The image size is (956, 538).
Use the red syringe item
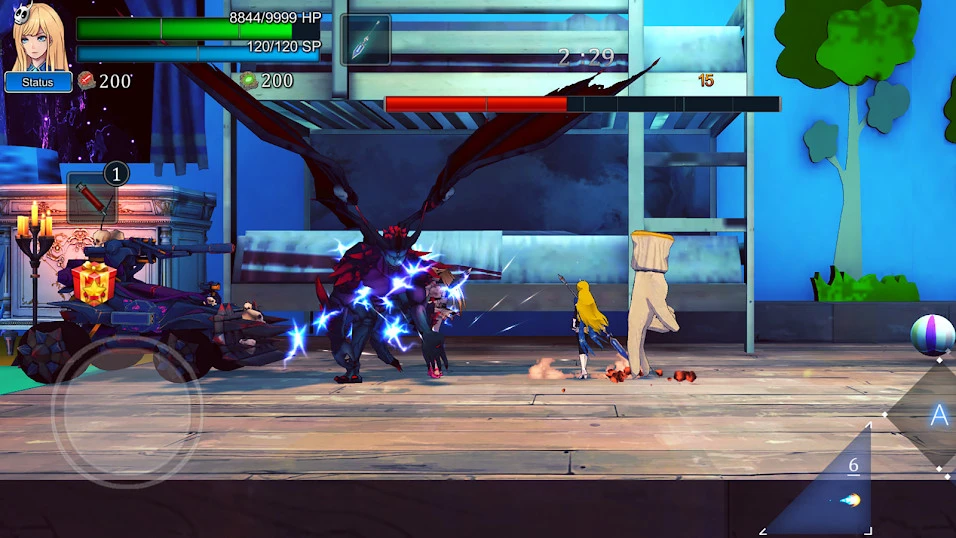pyautogui.click(x=92, y=198)
